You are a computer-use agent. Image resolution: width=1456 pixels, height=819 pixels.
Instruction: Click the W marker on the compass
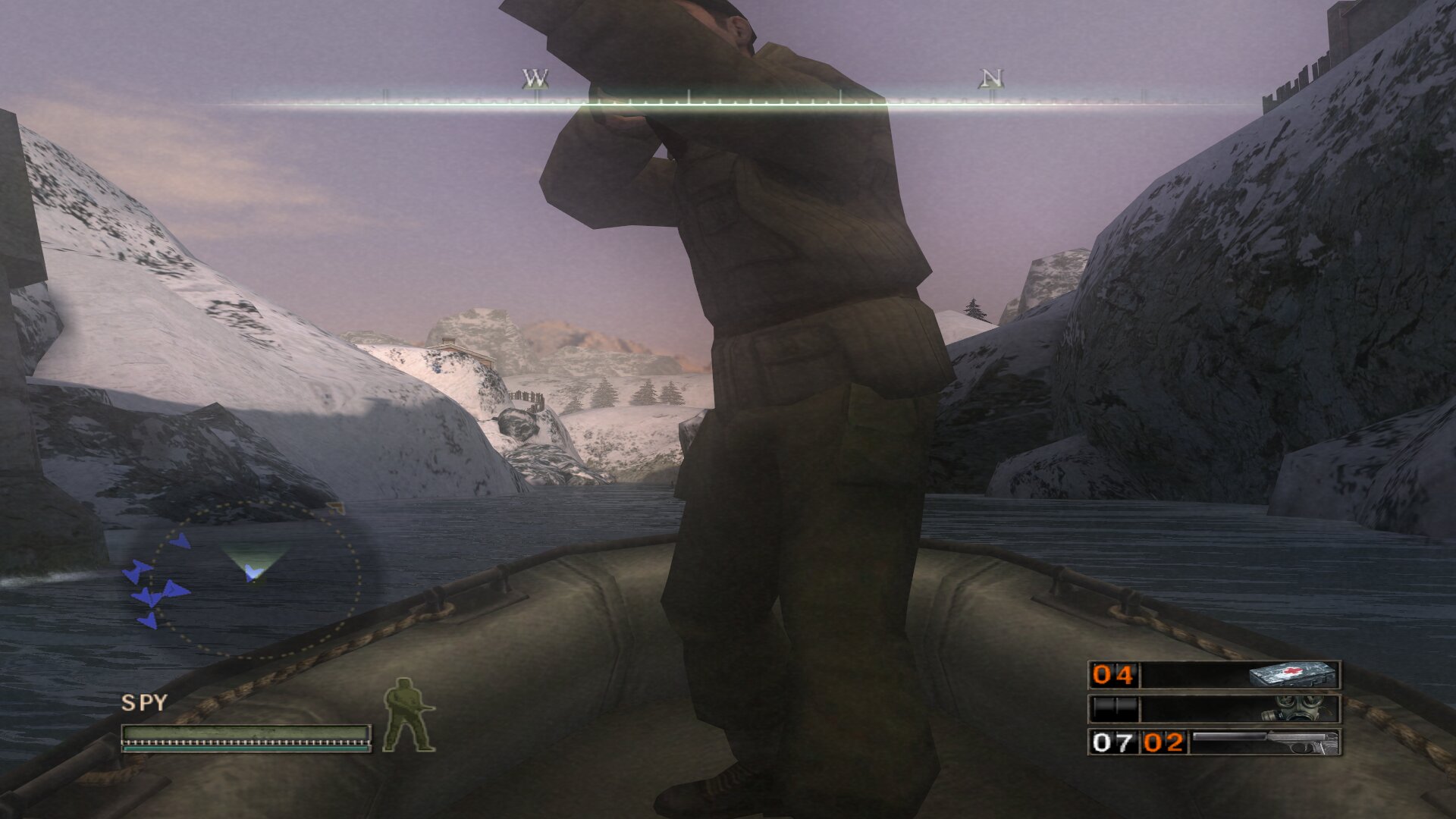(535, 79)
